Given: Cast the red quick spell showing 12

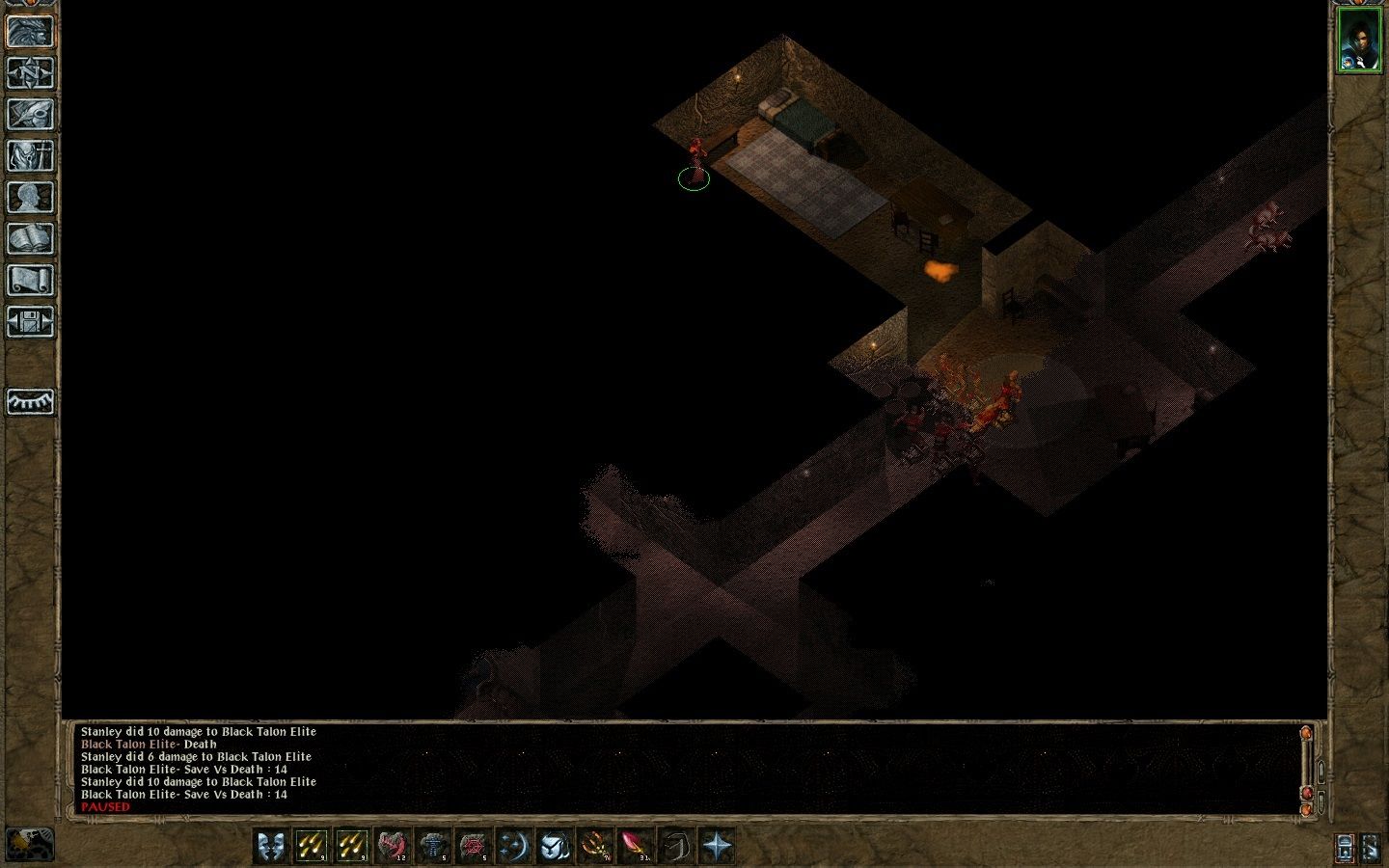Looking at the screenshot, I should tap(392, 846).
